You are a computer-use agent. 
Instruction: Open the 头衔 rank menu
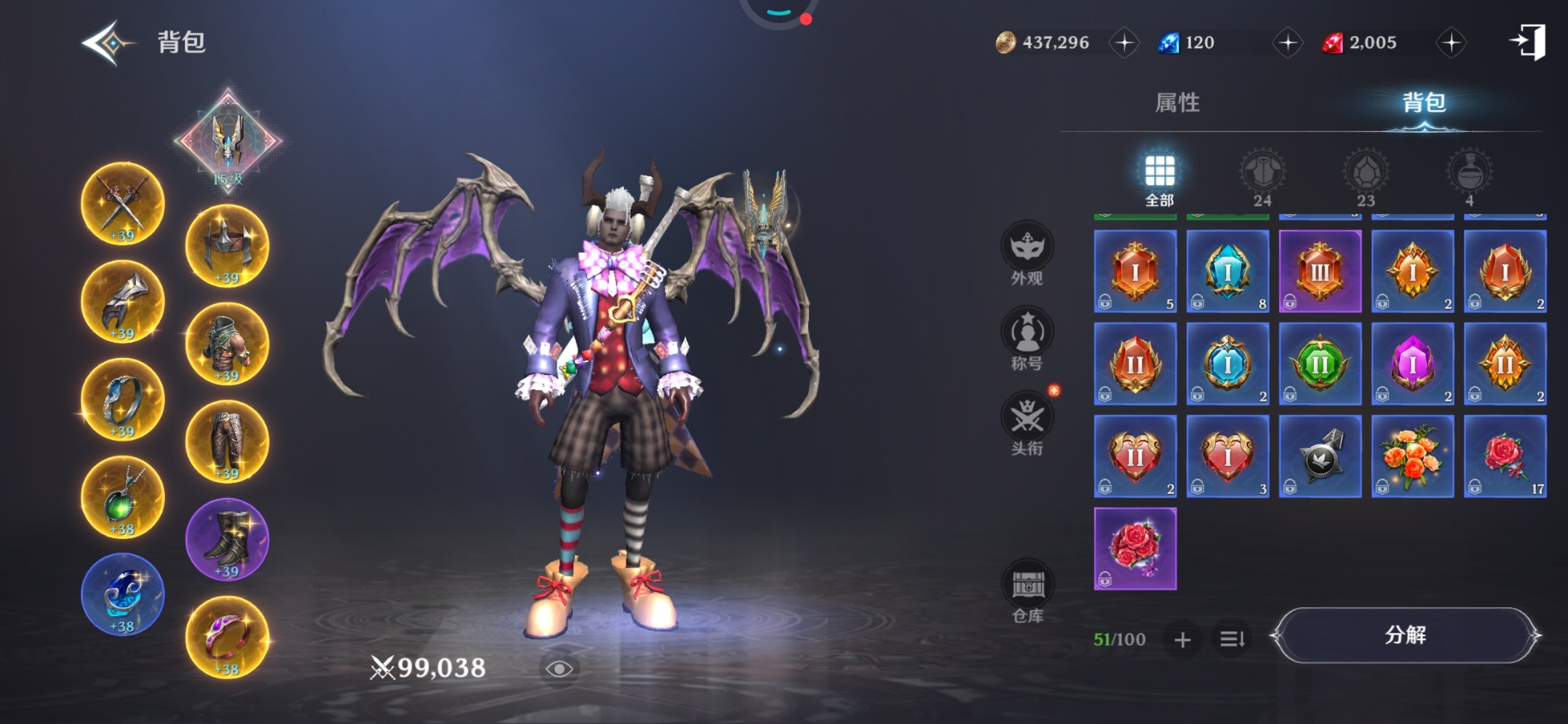1027,424
